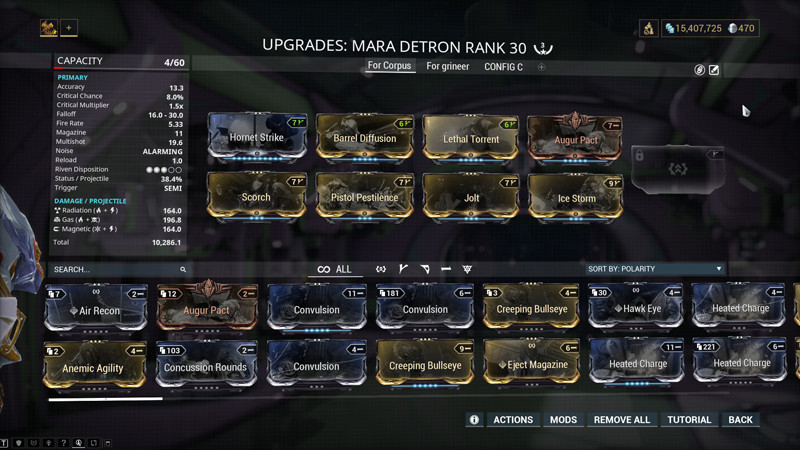
Task: Select the equipped Hornet Strike mod
Action: pos(257,137)
